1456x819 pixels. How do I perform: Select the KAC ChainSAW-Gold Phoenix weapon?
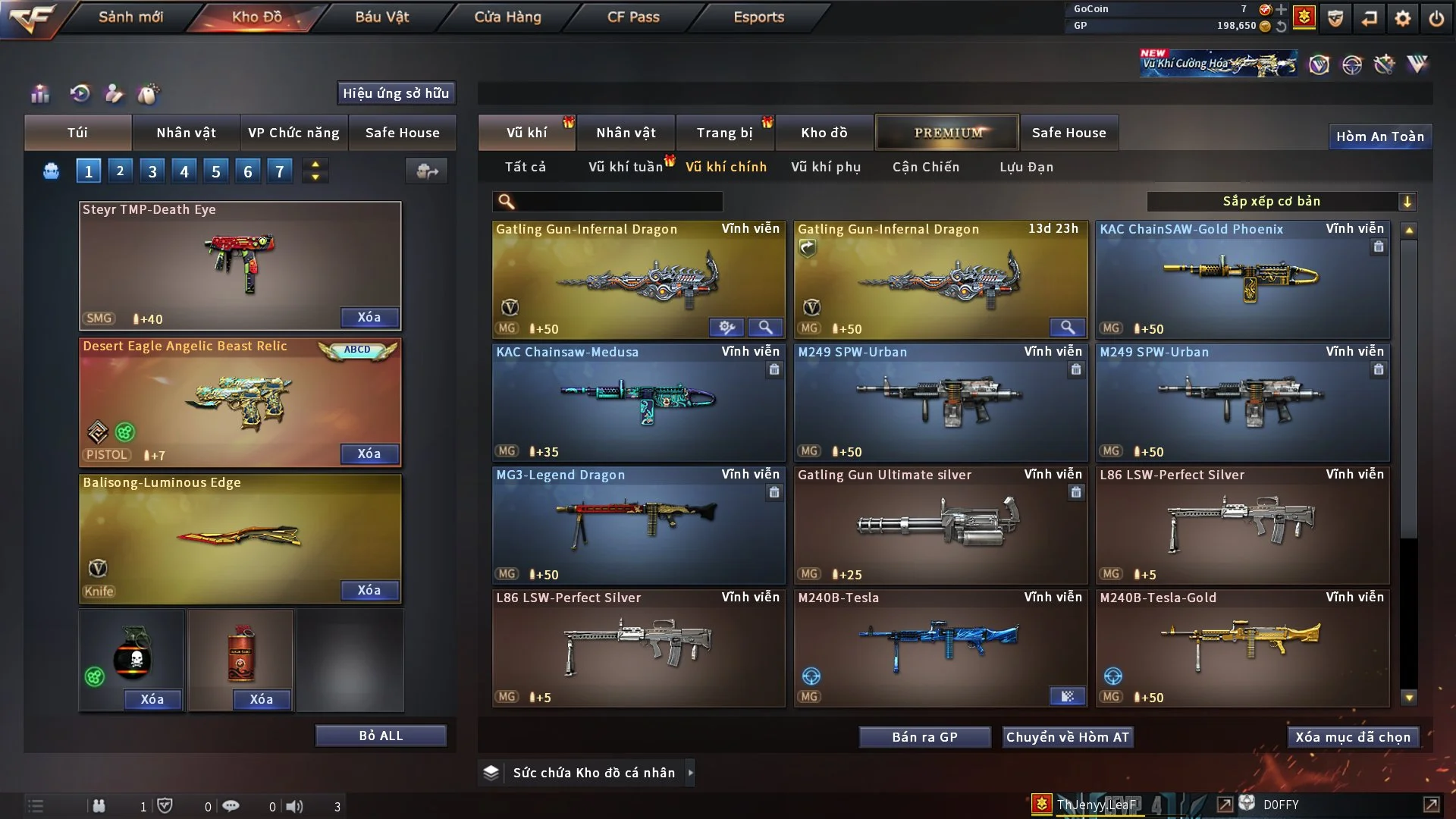coord(1242,281)
